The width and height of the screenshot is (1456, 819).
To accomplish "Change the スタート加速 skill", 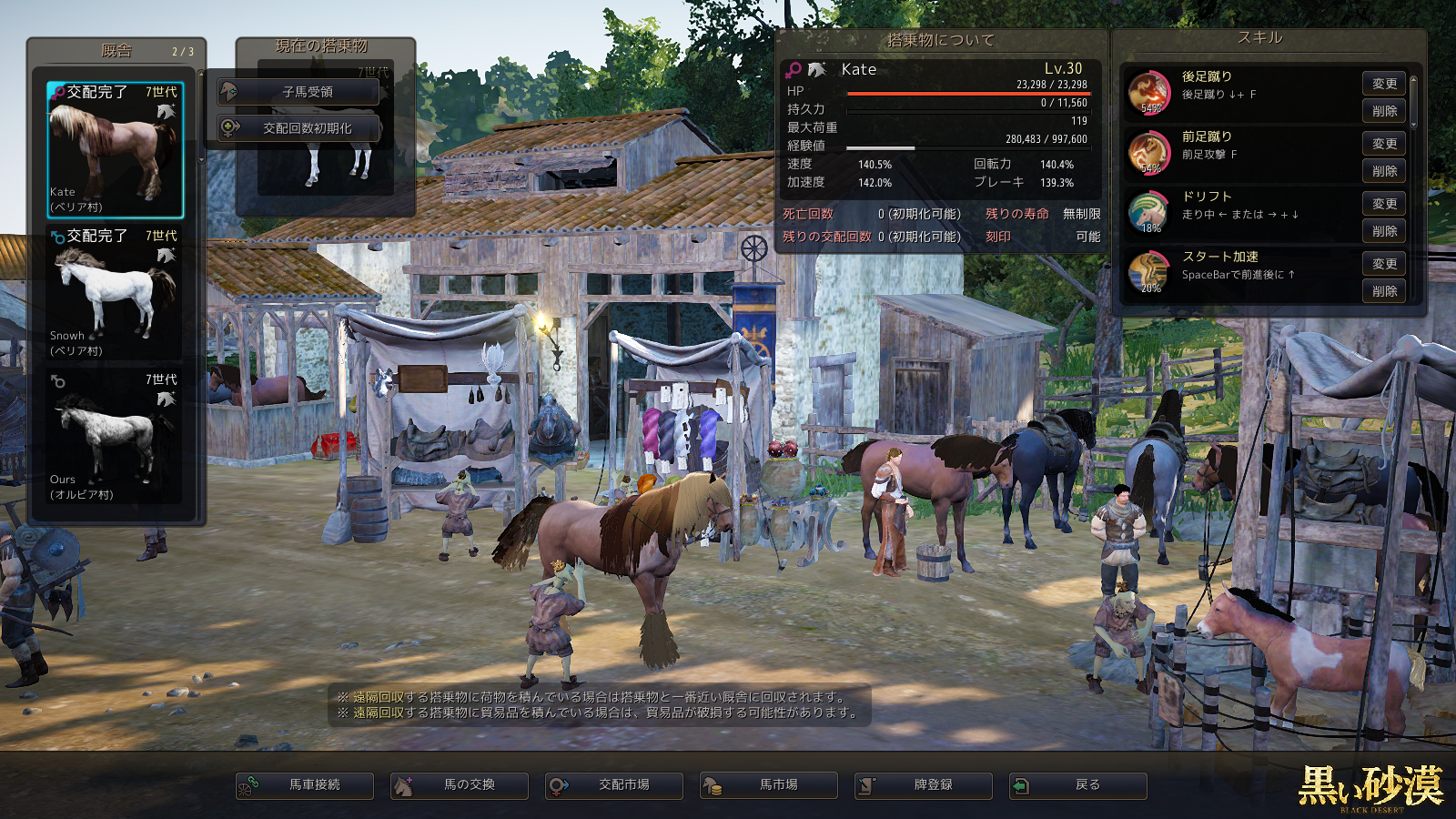I will pos(1383,264).
